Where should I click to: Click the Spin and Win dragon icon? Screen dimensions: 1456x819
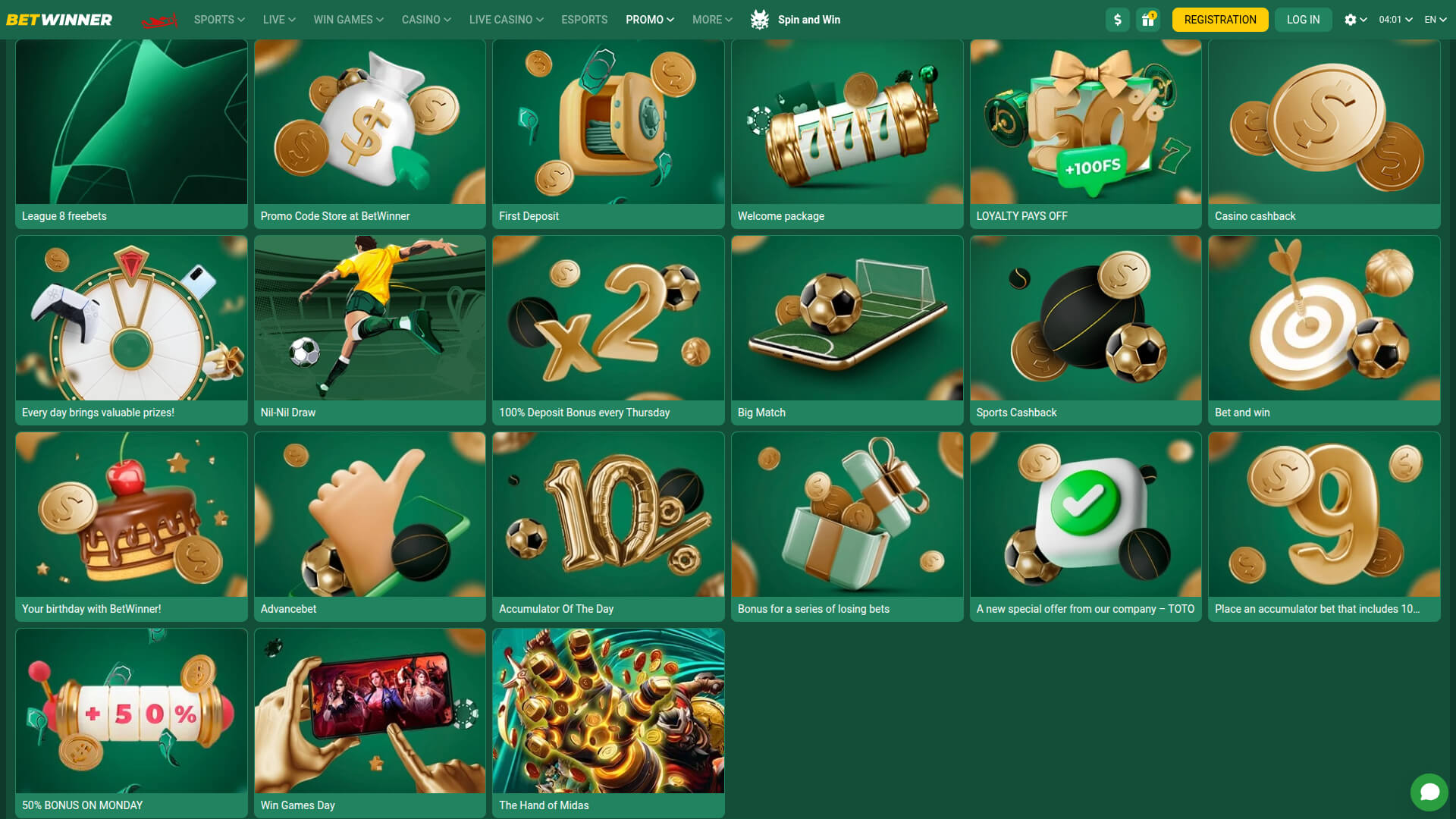coord(761,20)
